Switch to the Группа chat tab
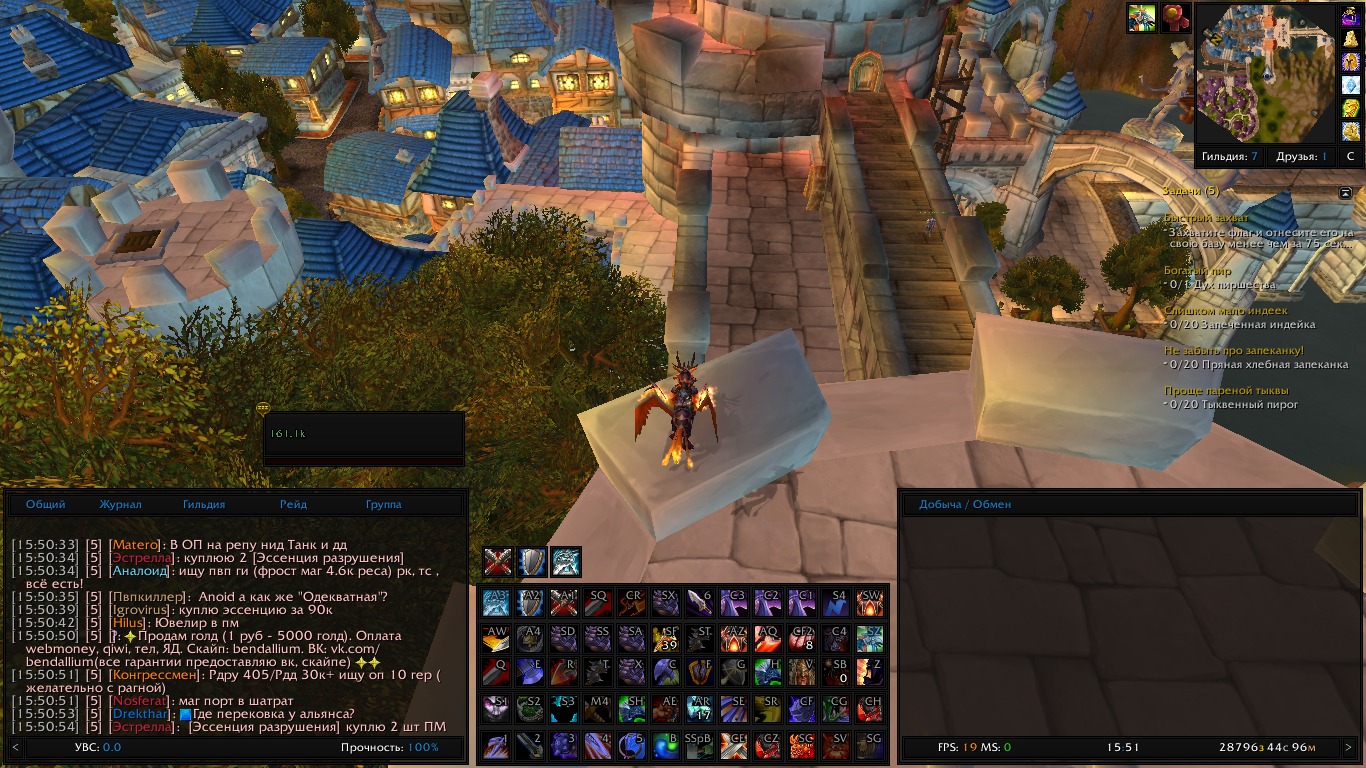The width and height of the screenshot is (1366, 768). click(x=384, y=505)
